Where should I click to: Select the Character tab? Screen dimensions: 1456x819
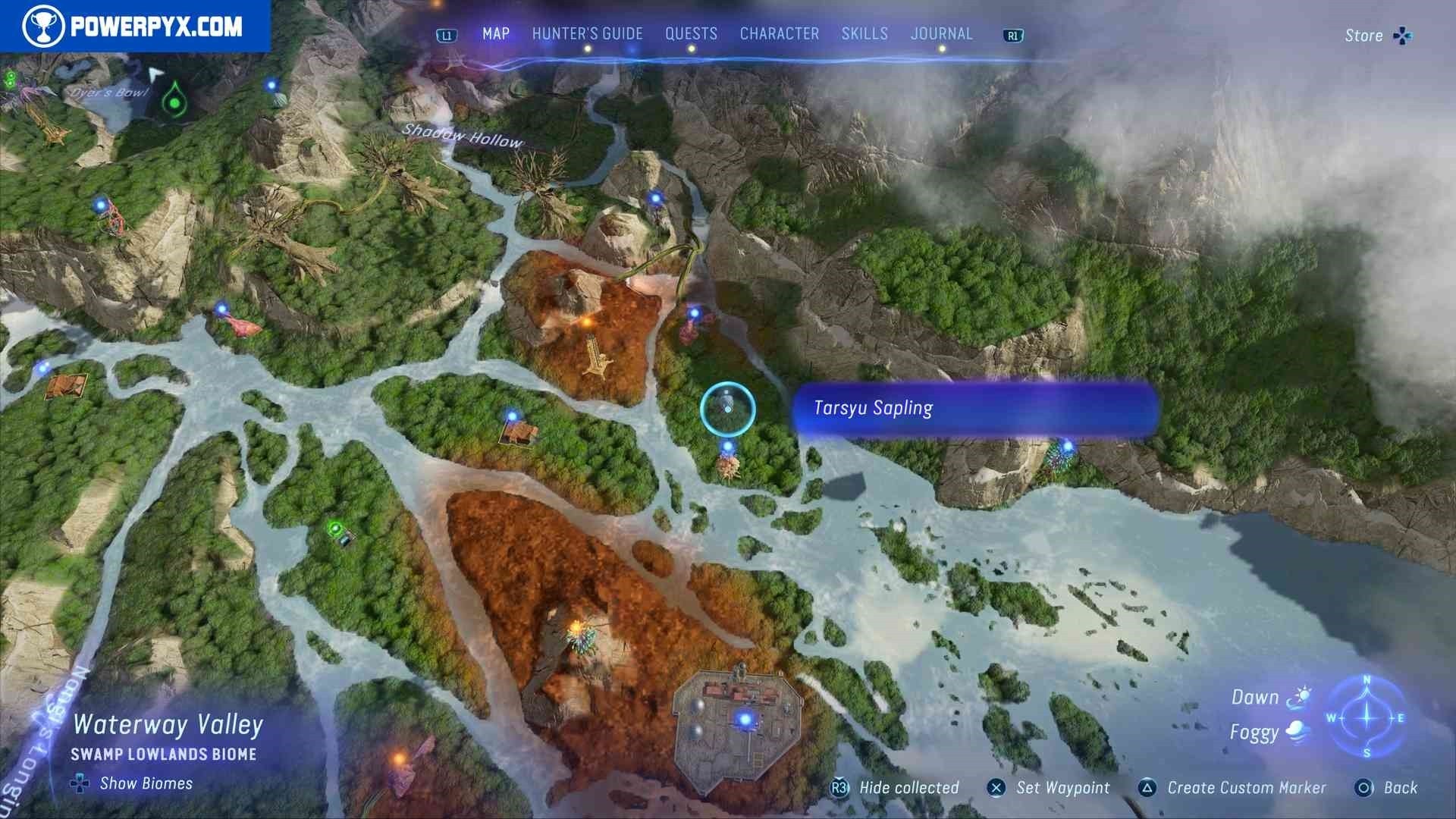pyautogui.click(x=779, y=34)
